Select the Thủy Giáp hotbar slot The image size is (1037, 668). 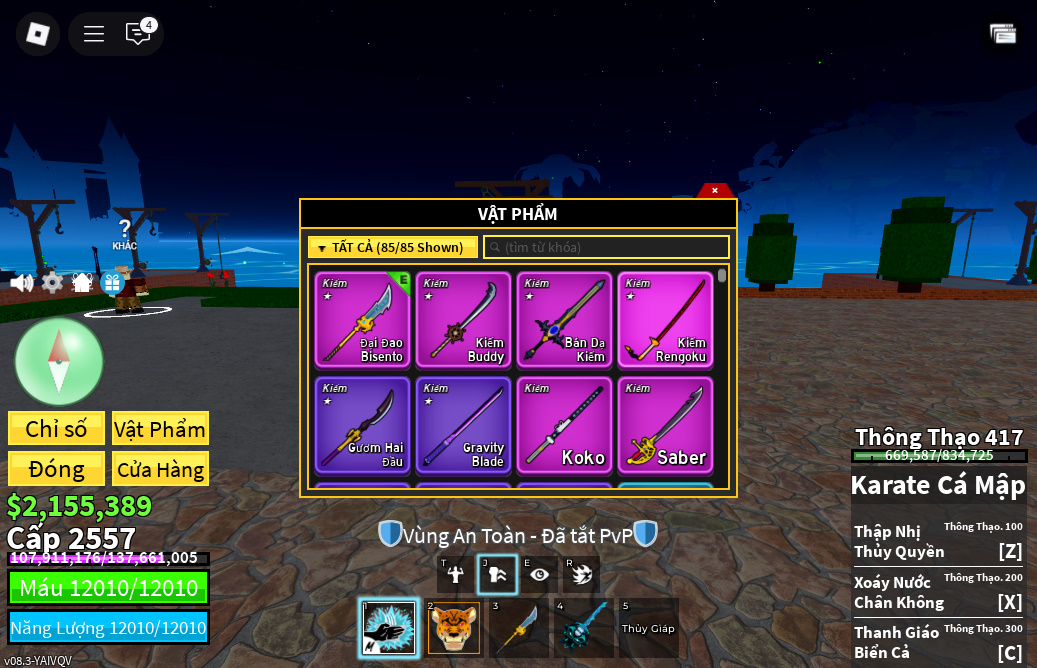click(x=648, y=628)
